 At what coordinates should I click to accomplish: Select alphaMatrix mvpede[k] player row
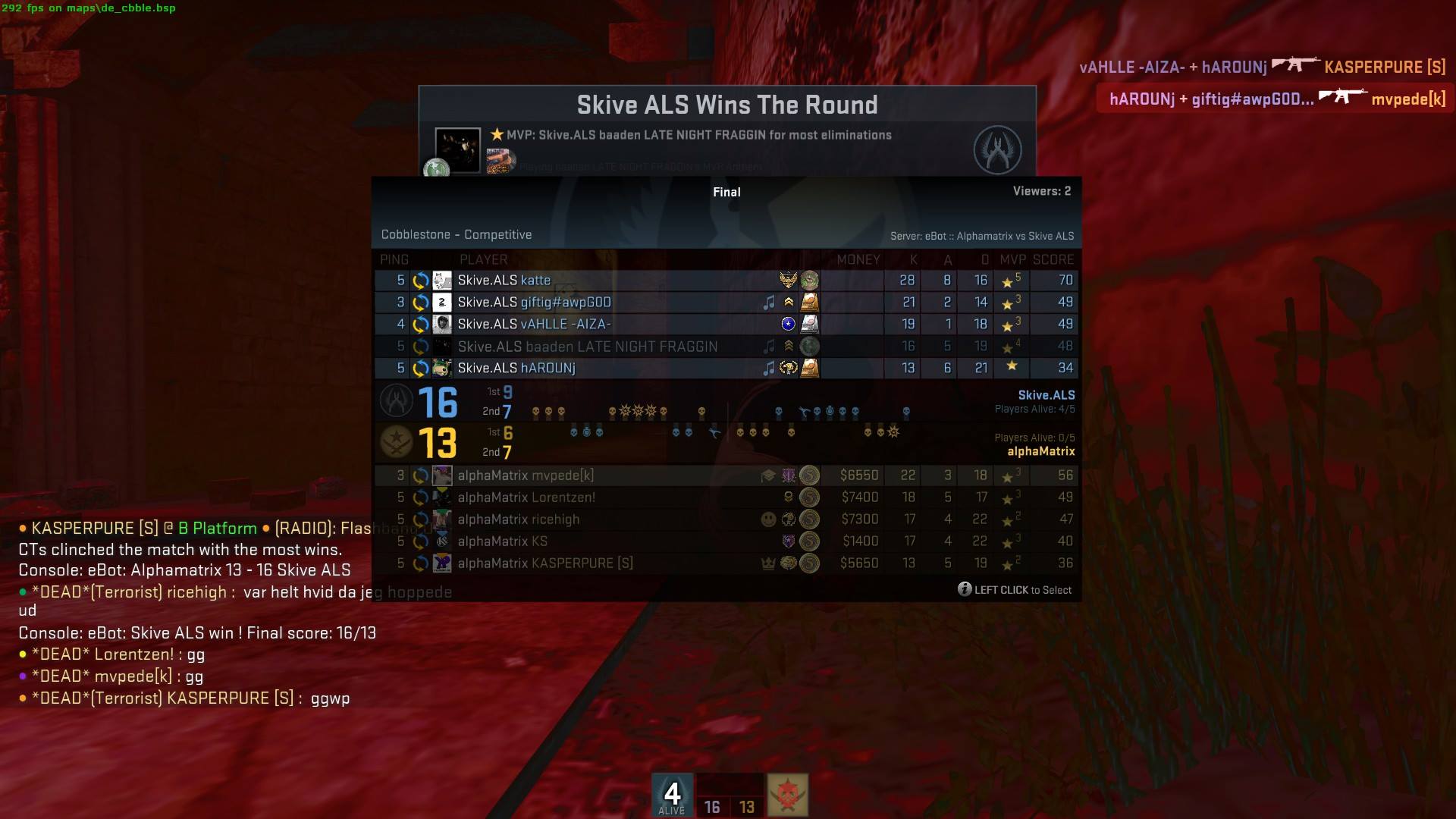click(607, 475)
